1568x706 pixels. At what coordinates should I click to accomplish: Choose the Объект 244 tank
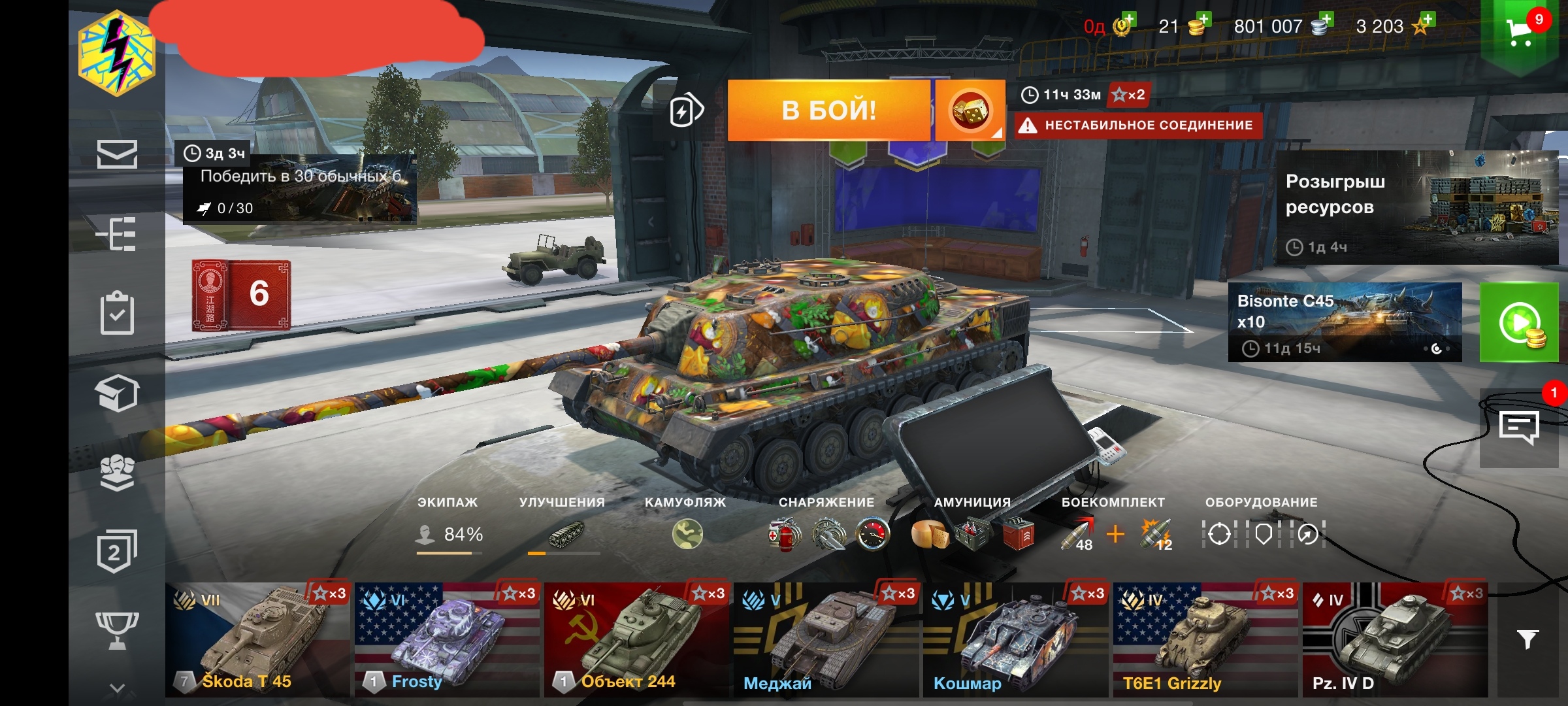[636, 639]
